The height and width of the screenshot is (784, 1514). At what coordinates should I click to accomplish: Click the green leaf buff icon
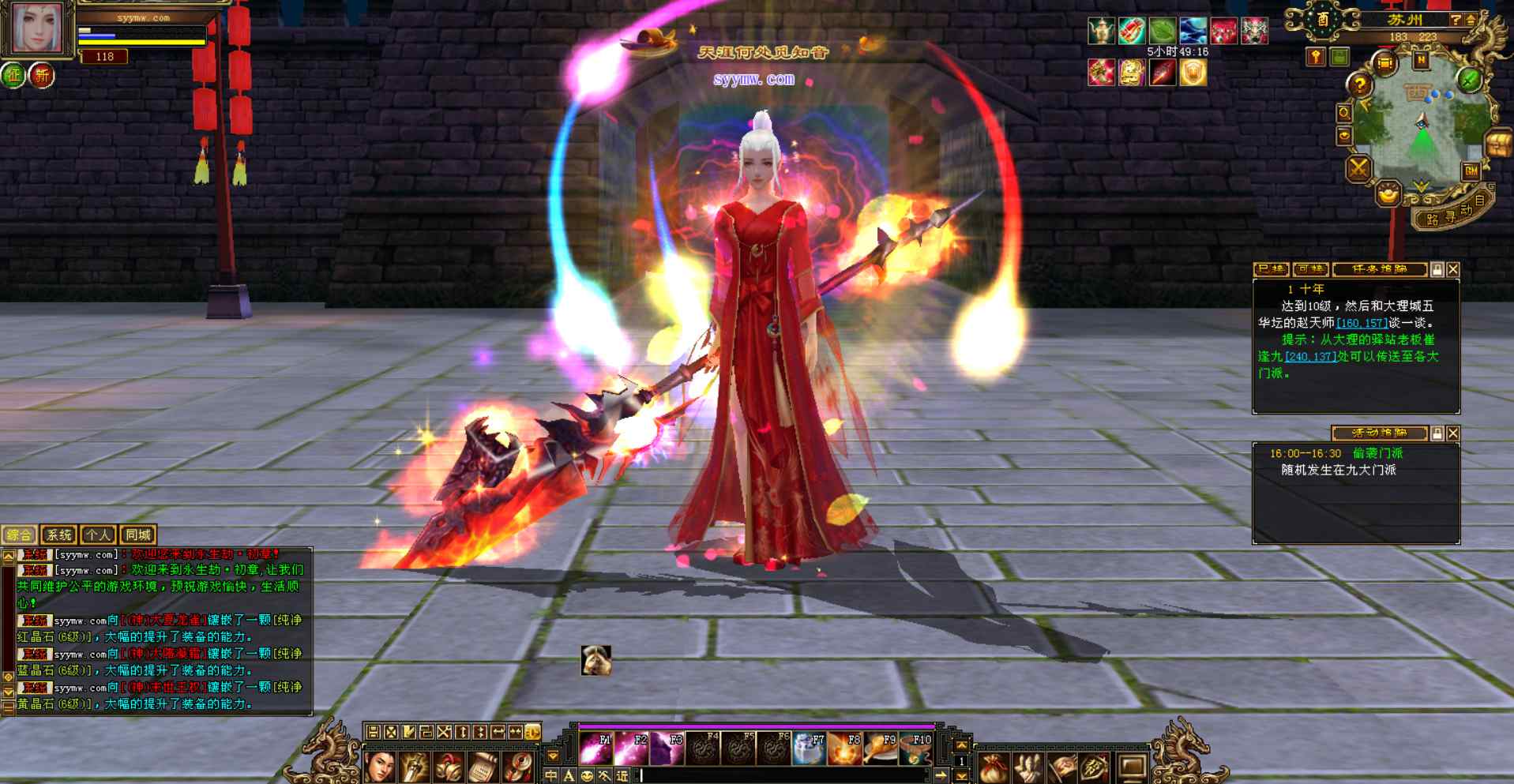(x=1163, y=31)
